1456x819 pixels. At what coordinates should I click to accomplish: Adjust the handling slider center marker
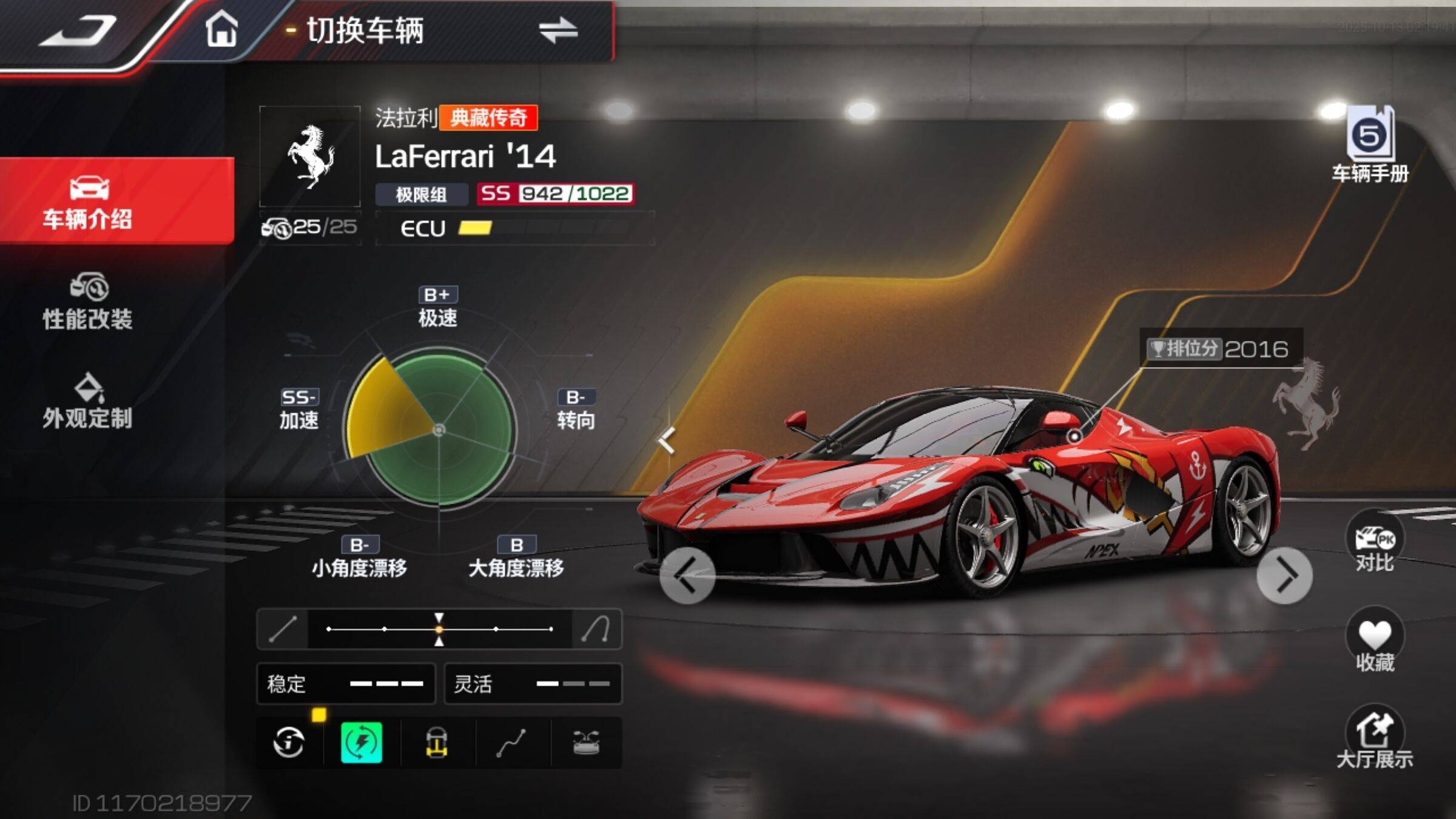pyautogui.click(x=439, y=629)
